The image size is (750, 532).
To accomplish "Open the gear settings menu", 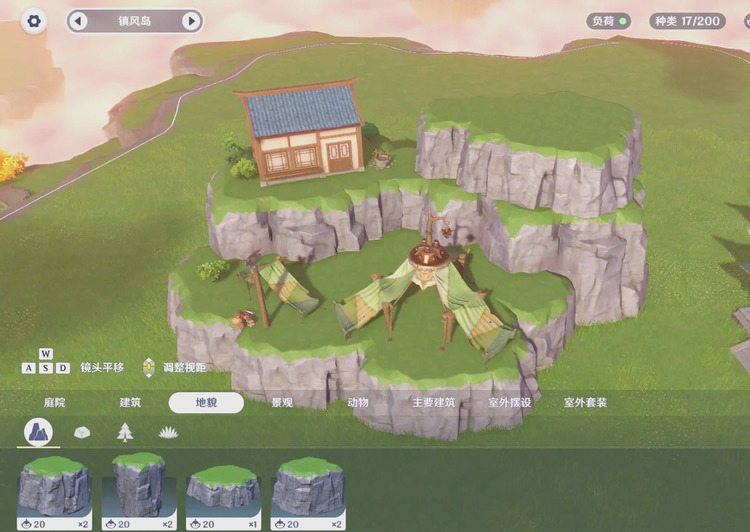I will point(34,21).
